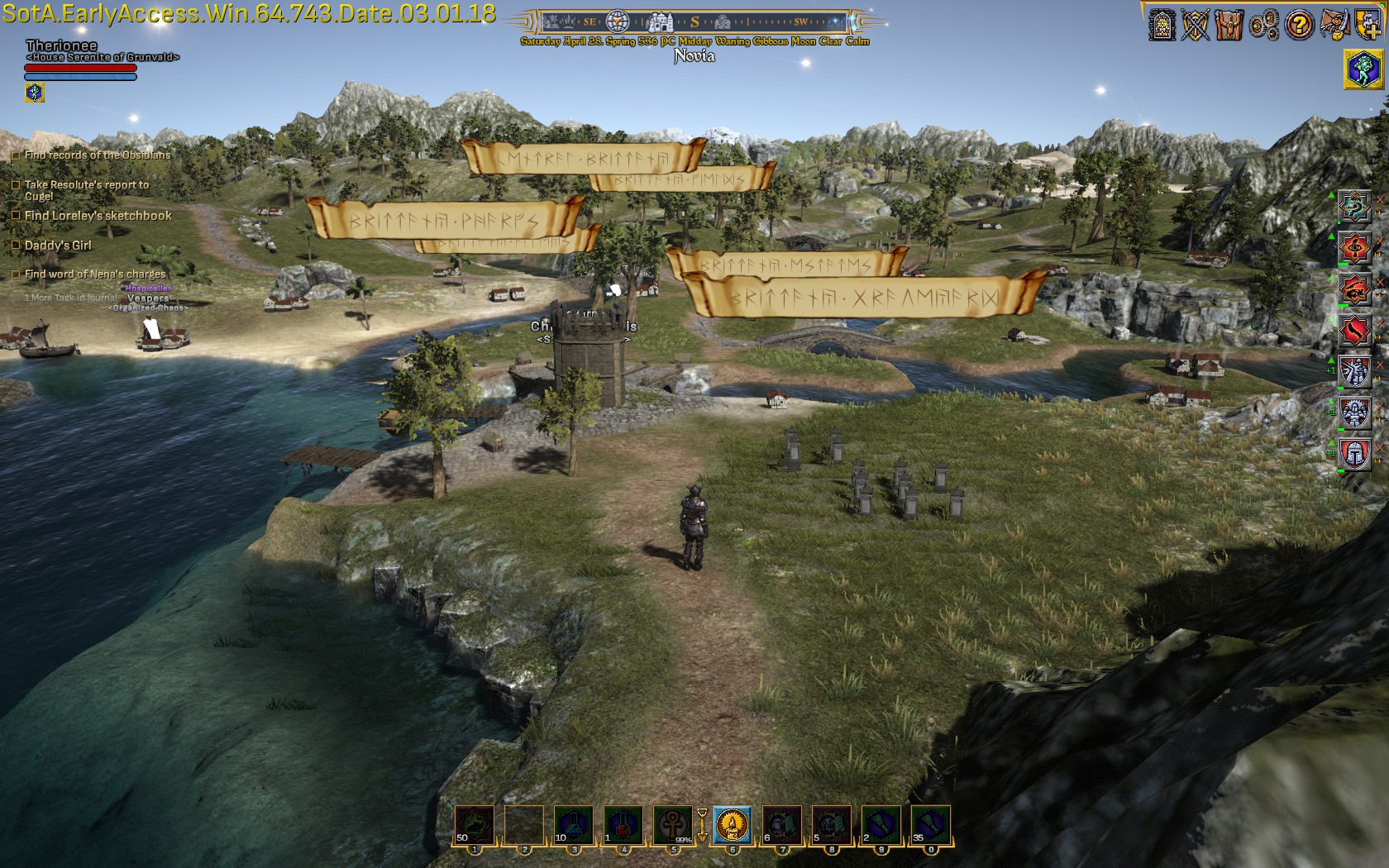Use the red flask potion in hotbar
Viewport: 1389px width, 868px height.
(623, 824)
